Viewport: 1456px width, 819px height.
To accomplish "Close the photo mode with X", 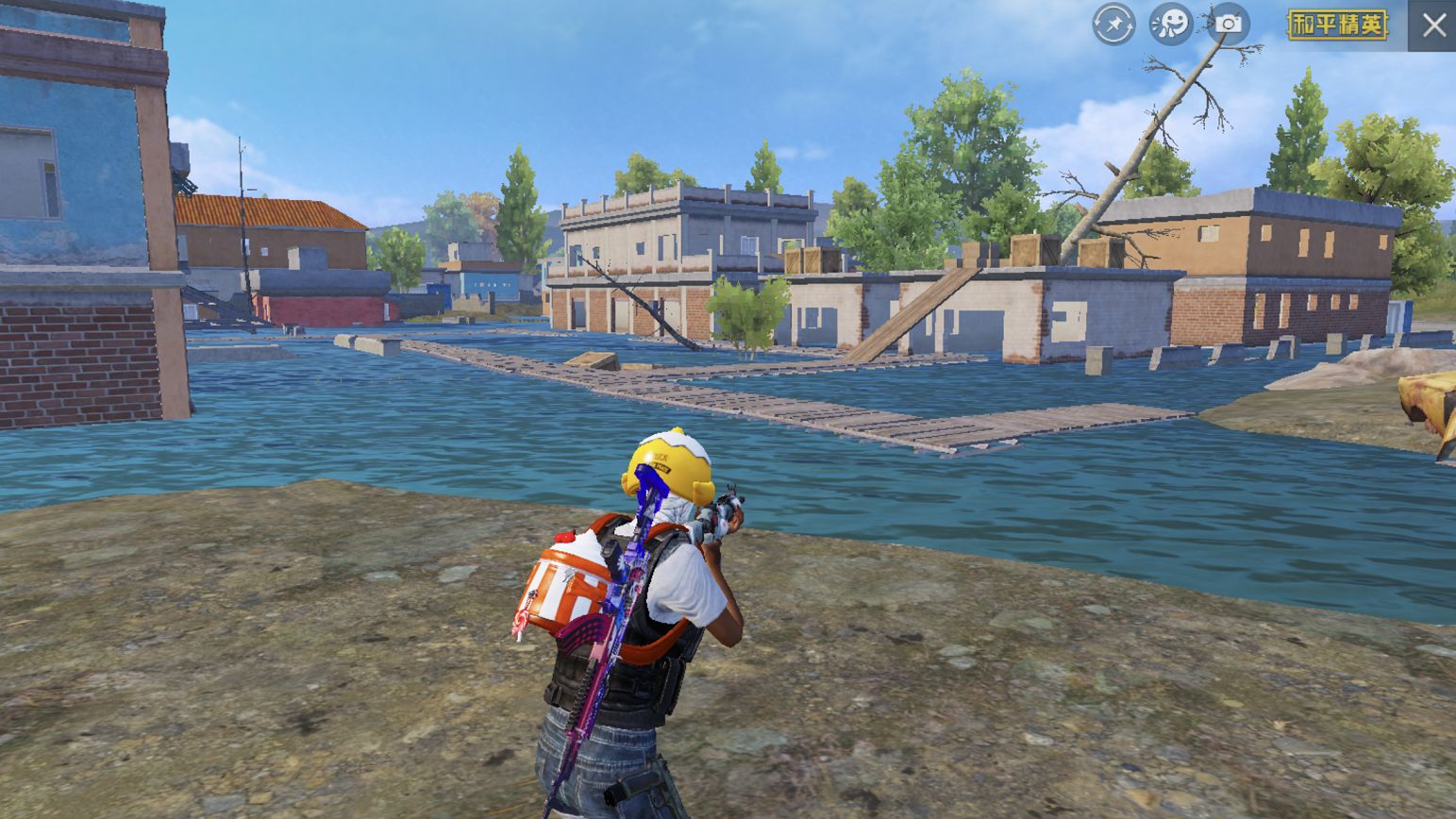I will 1433,25.
